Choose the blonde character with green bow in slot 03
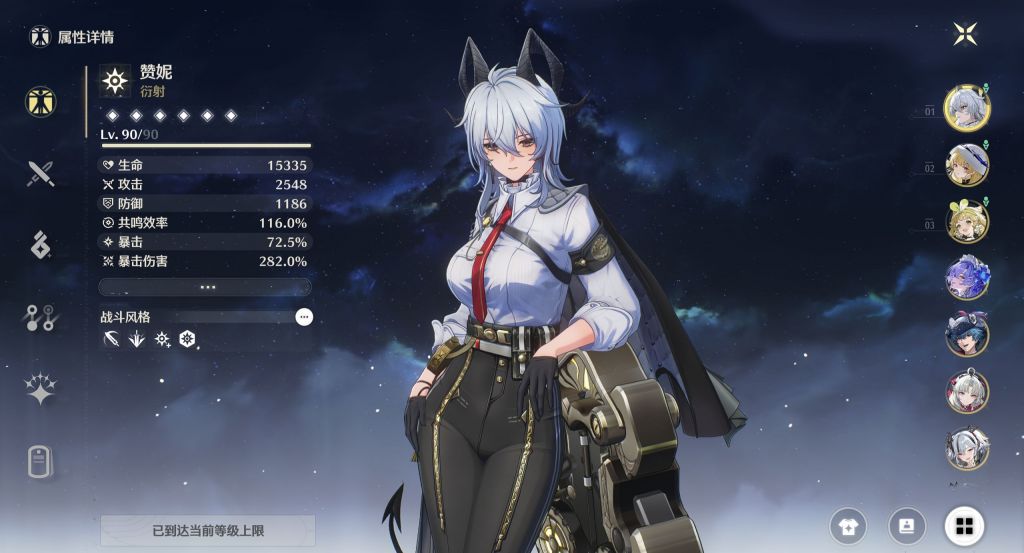Image resolution: width=1024 pixels, height=553 pixels. pyautogui.click(x=967, y=221)
